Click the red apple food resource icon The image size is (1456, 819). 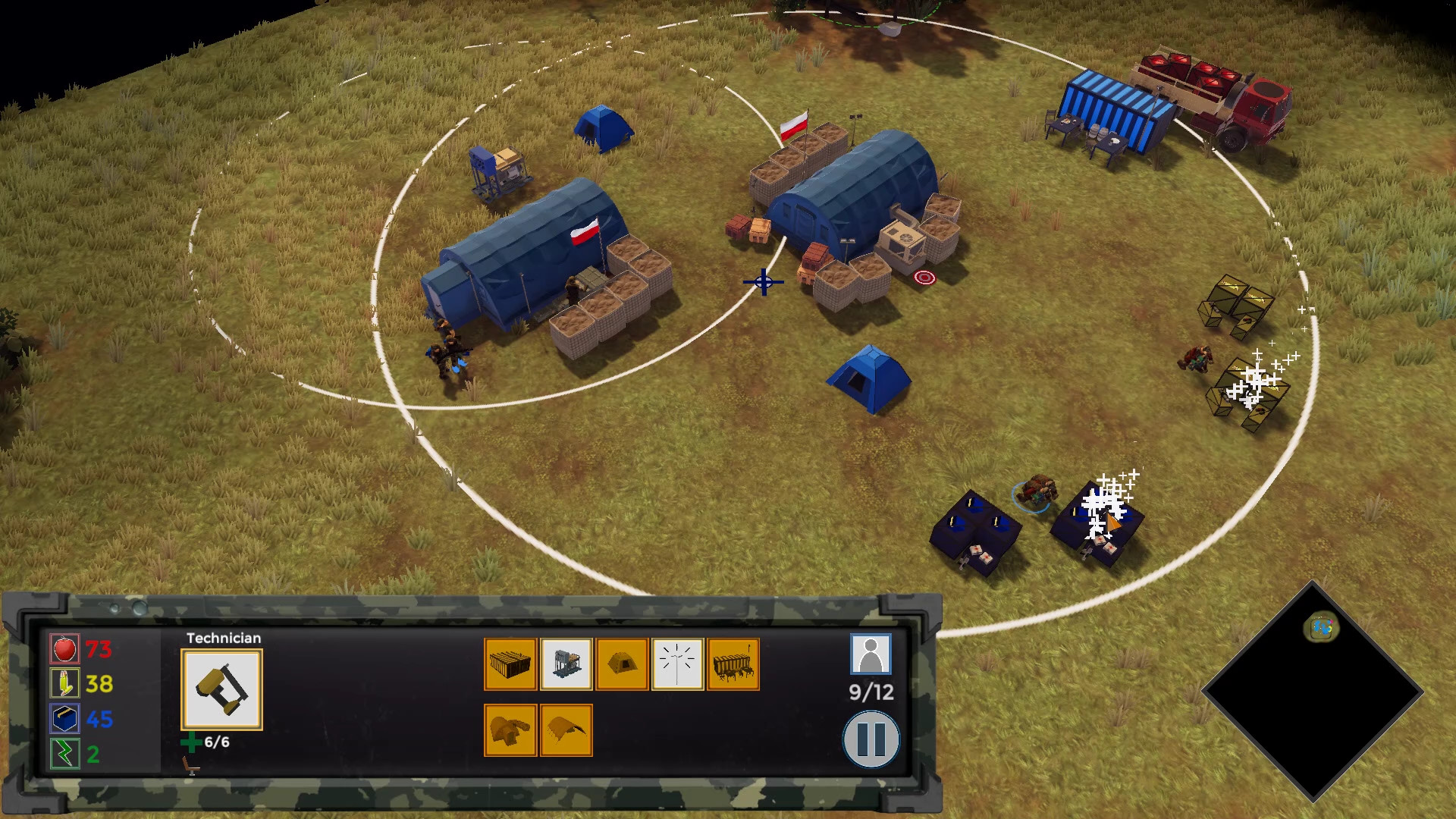tap(64, 649)
